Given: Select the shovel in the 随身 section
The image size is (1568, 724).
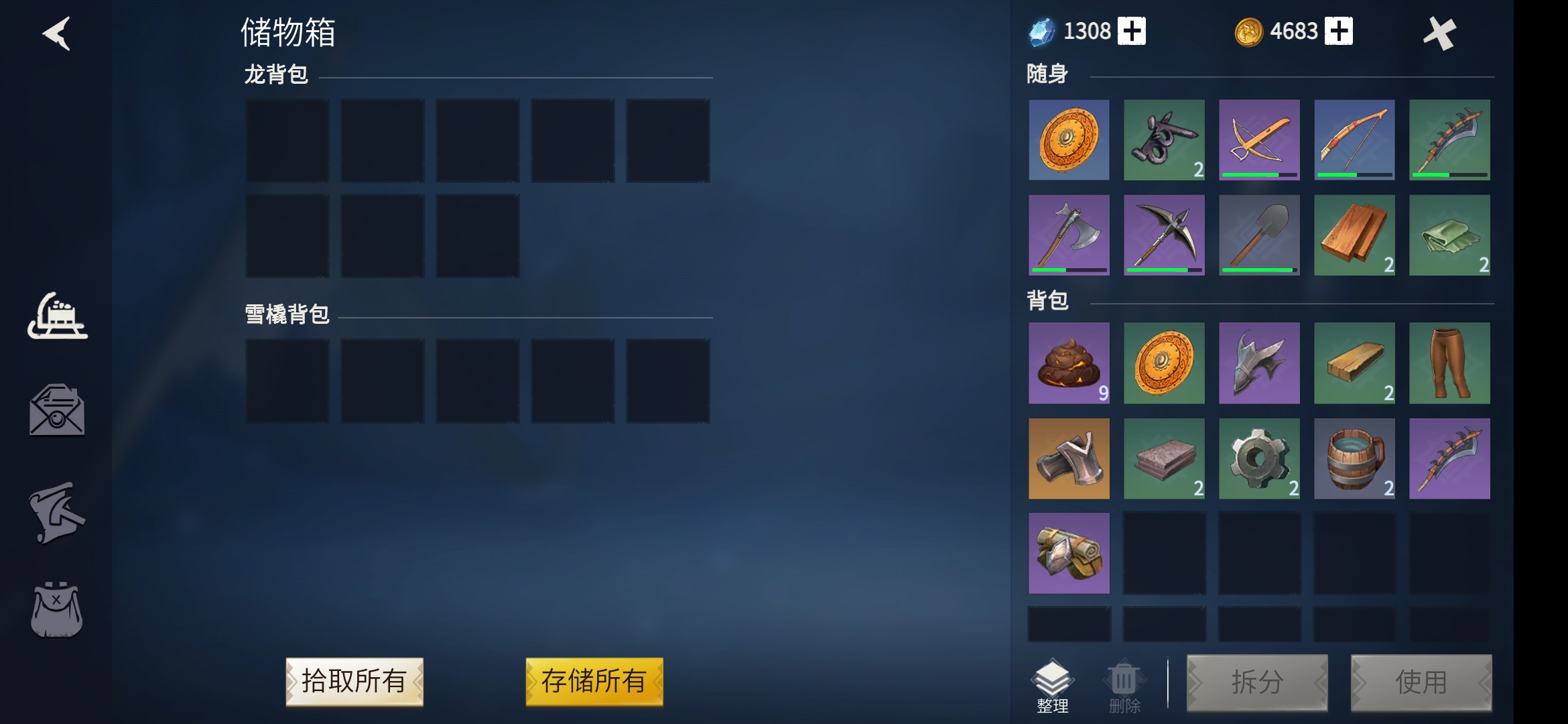Looking at the screenshot, I should [x=1260, y=235].
